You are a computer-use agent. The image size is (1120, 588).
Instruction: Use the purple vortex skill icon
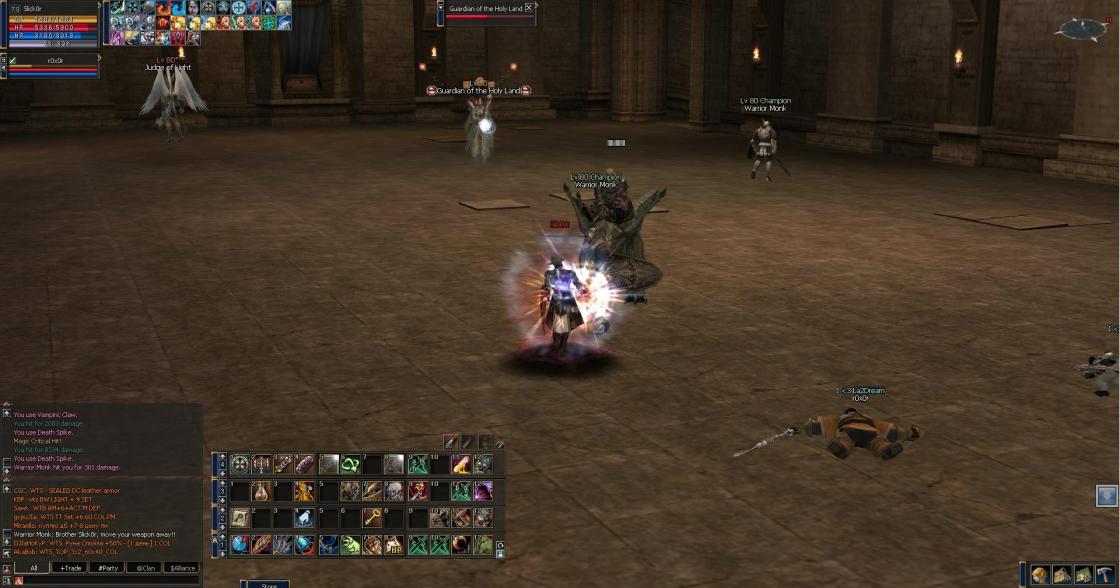click(x=483, y=491)
